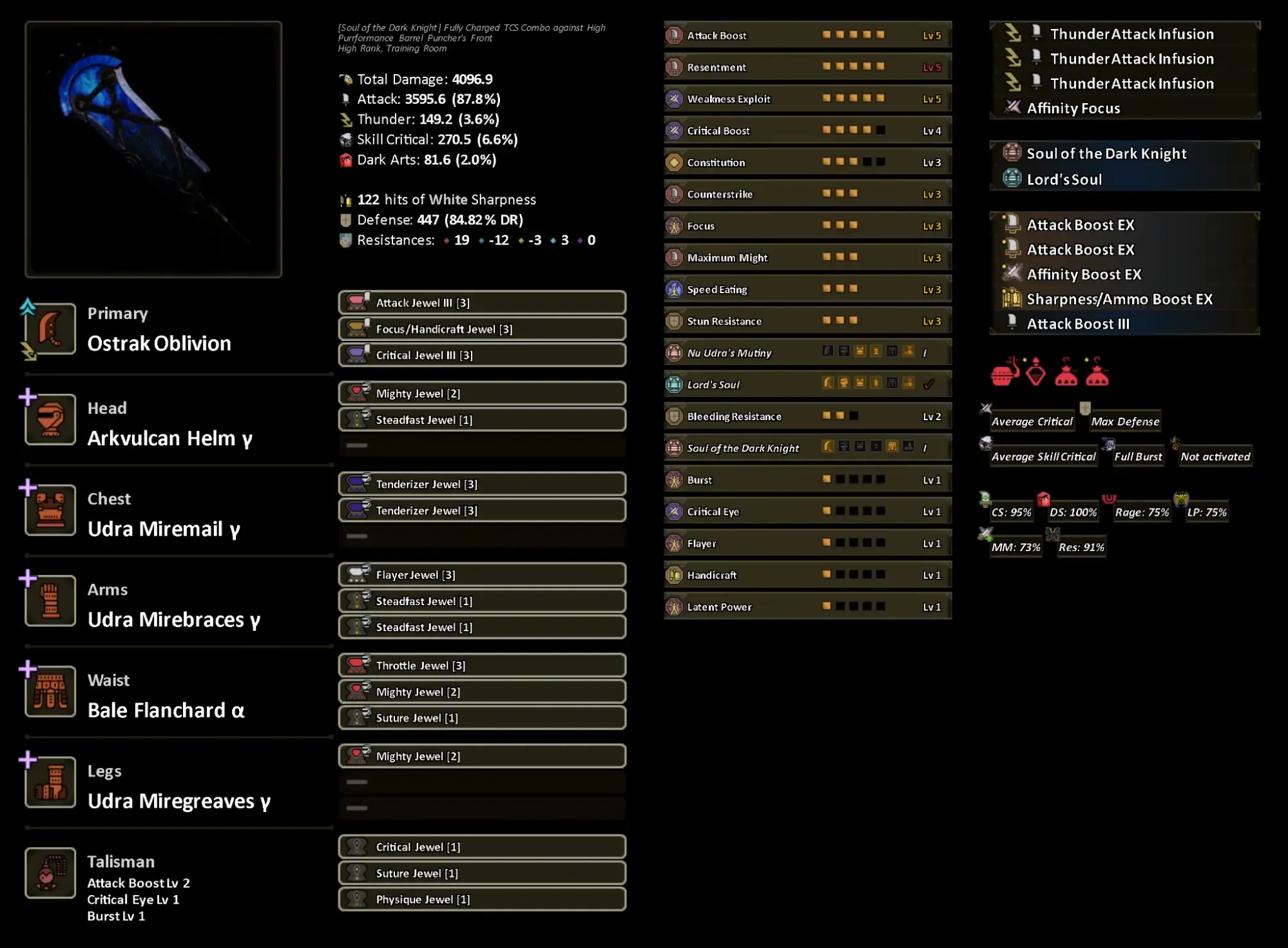Click the Talisman icon
Image resolution: width=1288 pixels, height=948 pixels.
[50, 873]
